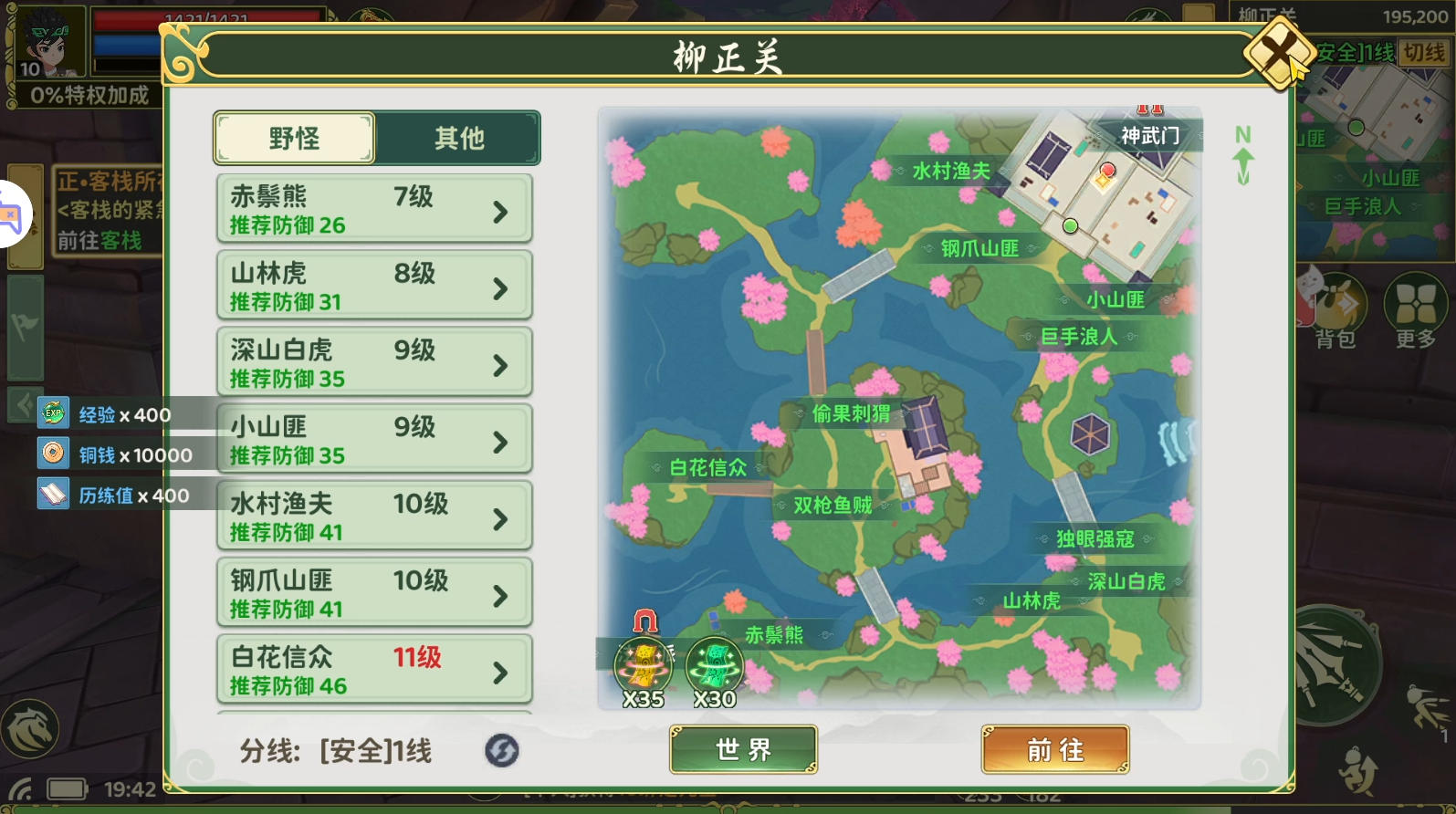Refresh the 分线 channel with swap icon
1456x814 pixels.
[x=501, y=751]
